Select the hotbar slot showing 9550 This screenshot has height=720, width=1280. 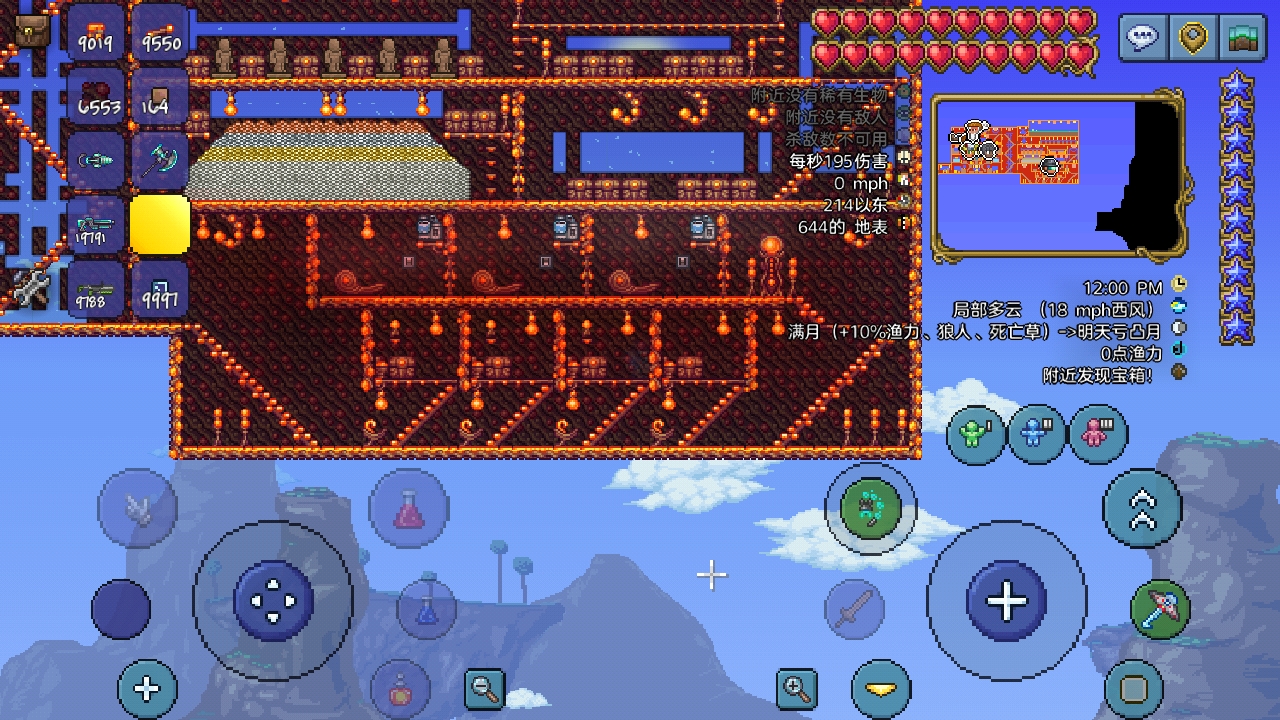[160, 32]
